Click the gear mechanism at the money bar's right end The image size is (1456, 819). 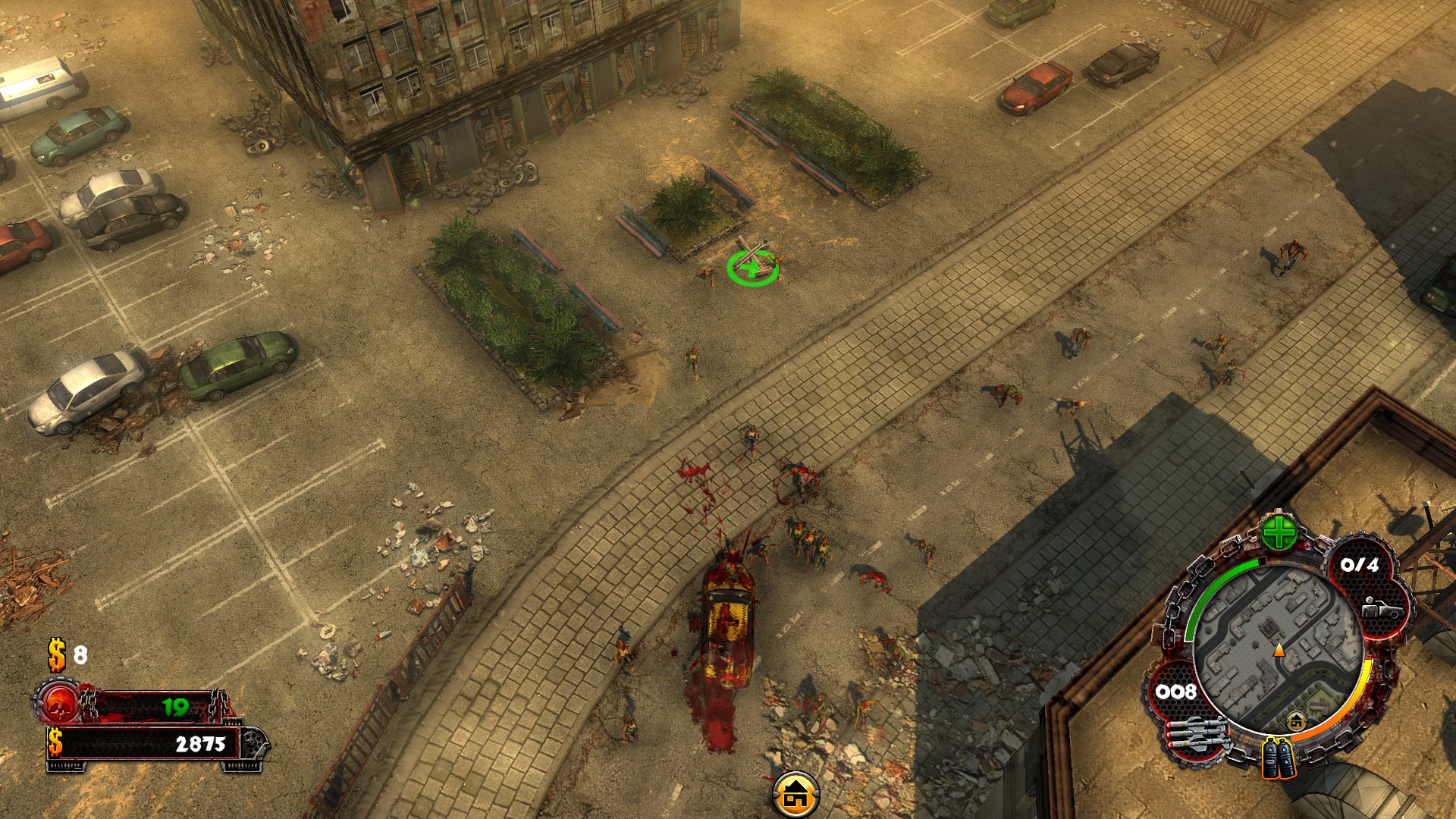click(x=253, y=744)
